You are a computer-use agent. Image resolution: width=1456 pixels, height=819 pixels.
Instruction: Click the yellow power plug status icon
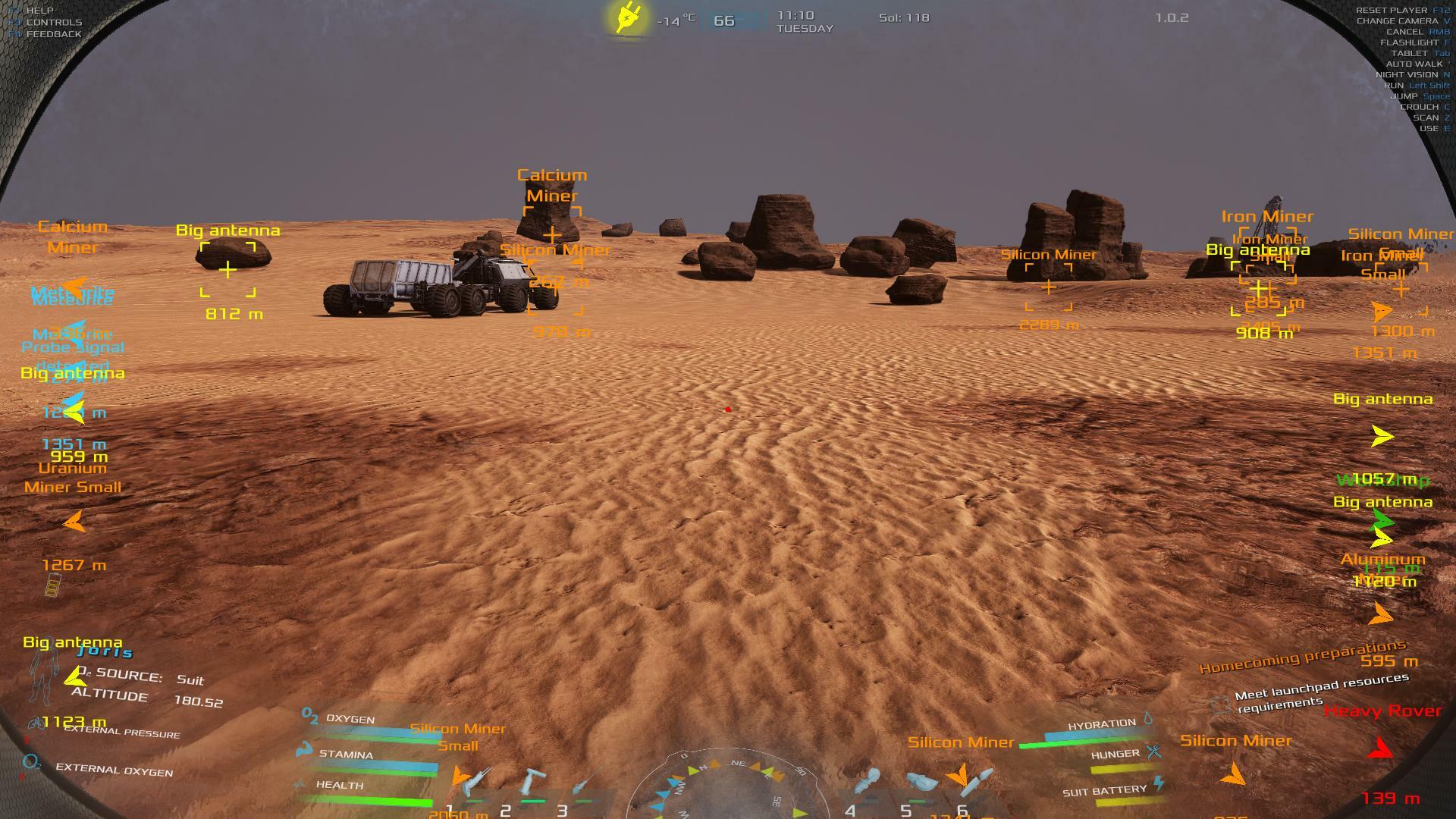(x=629, y=17)
